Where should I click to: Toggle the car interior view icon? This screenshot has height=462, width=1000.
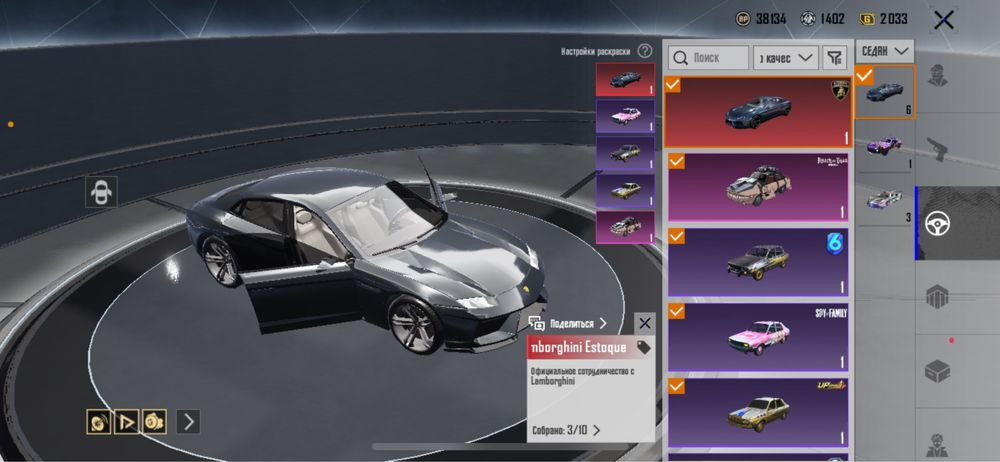101,192
